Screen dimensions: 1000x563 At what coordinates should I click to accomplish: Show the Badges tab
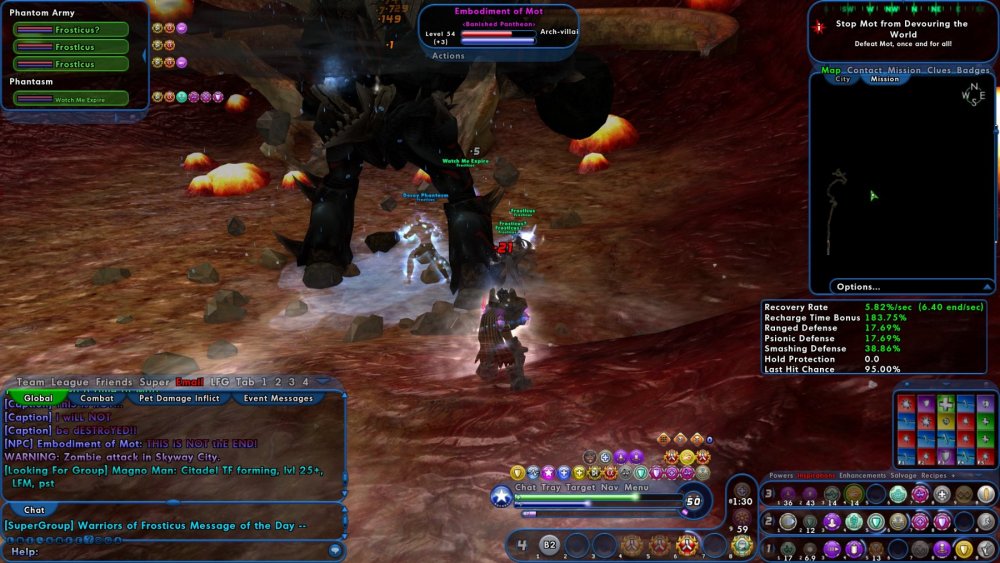[x=973, y=70]
